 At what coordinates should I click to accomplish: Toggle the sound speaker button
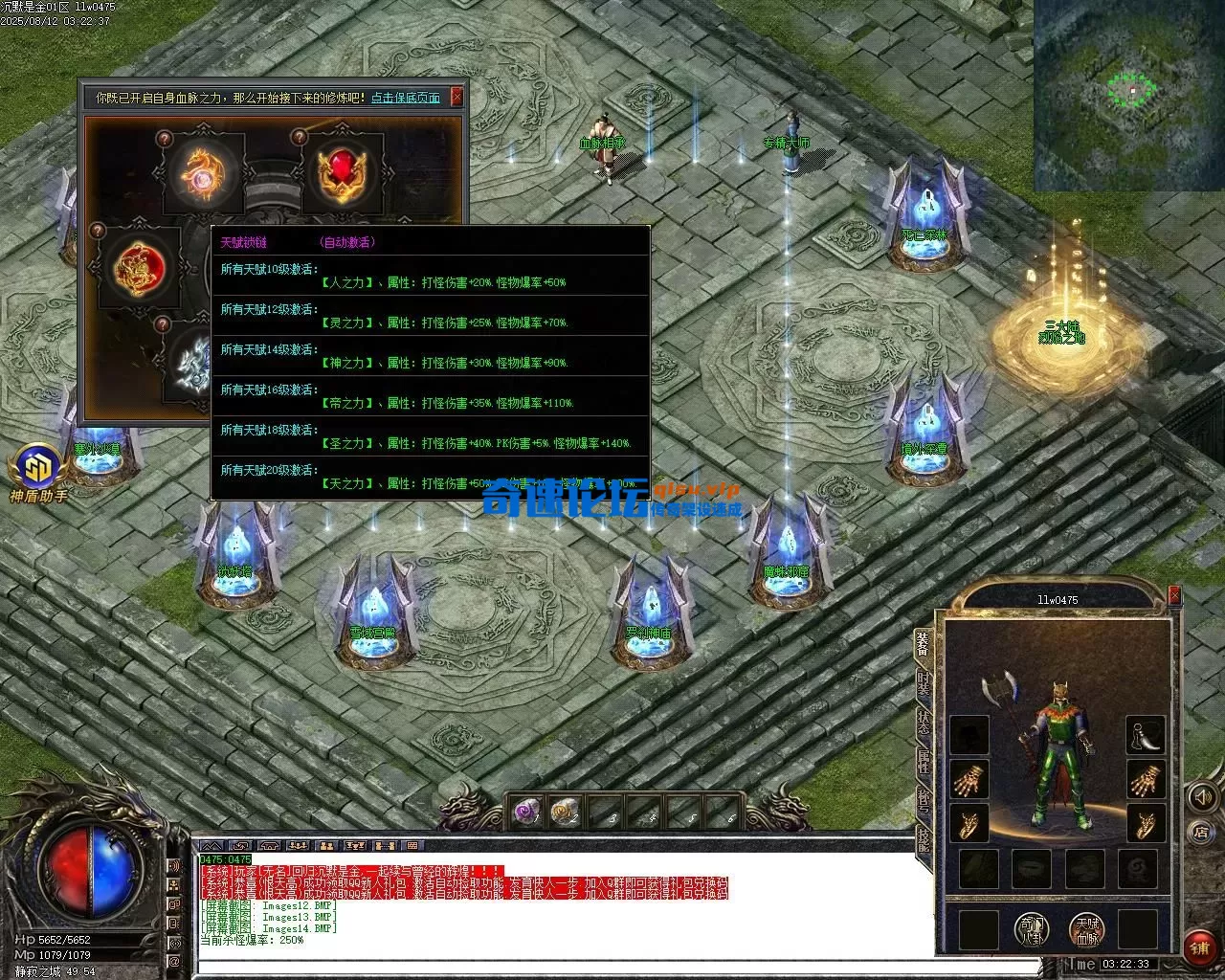(1201, 797)
